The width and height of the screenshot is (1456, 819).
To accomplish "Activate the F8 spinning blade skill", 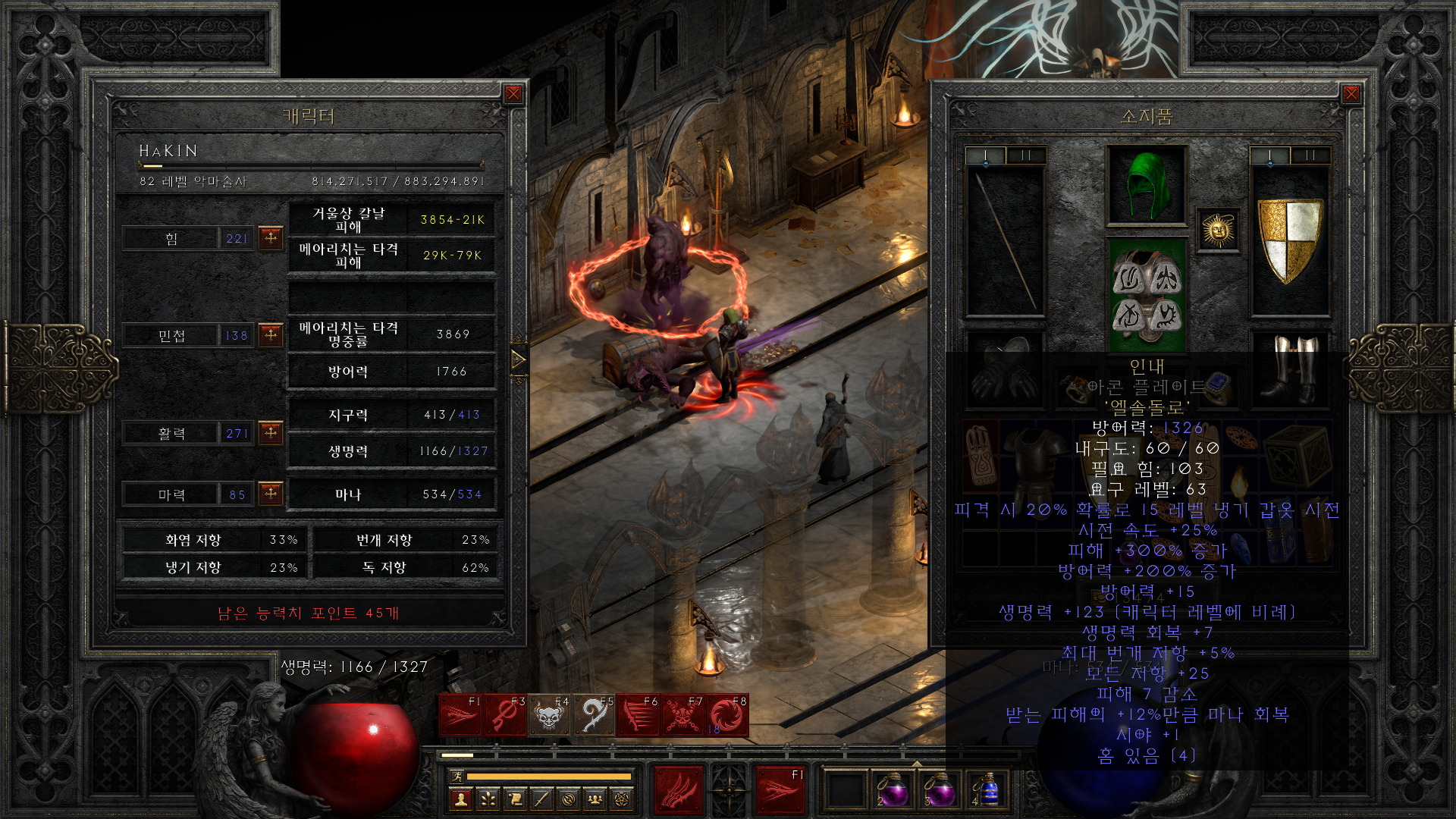I will (727, 715).
